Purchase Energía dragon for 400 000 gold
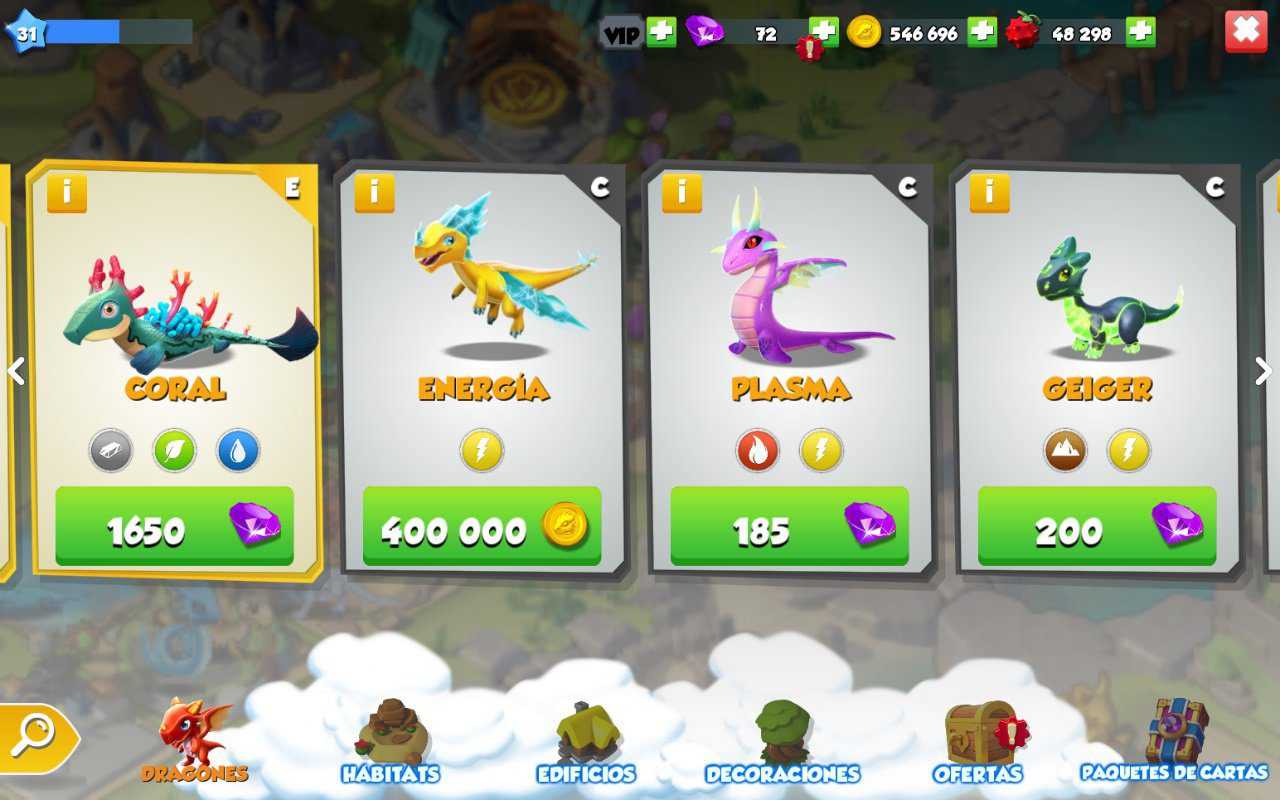 481,527
